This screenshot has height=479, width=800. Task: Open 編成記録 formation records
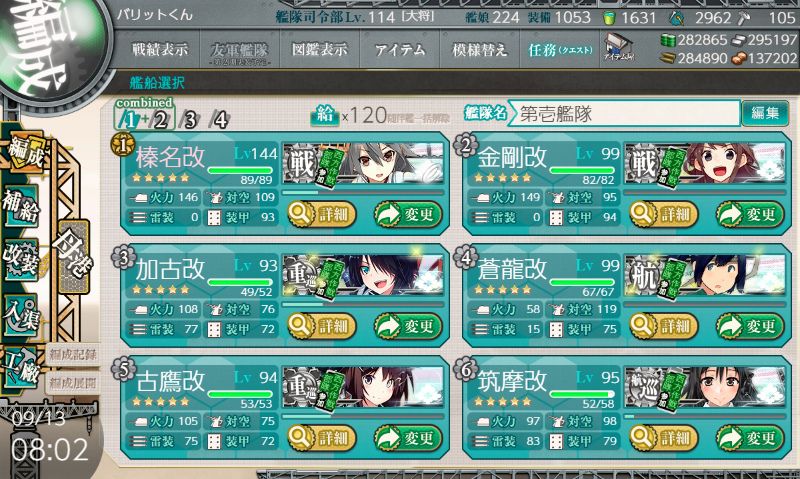72,353
